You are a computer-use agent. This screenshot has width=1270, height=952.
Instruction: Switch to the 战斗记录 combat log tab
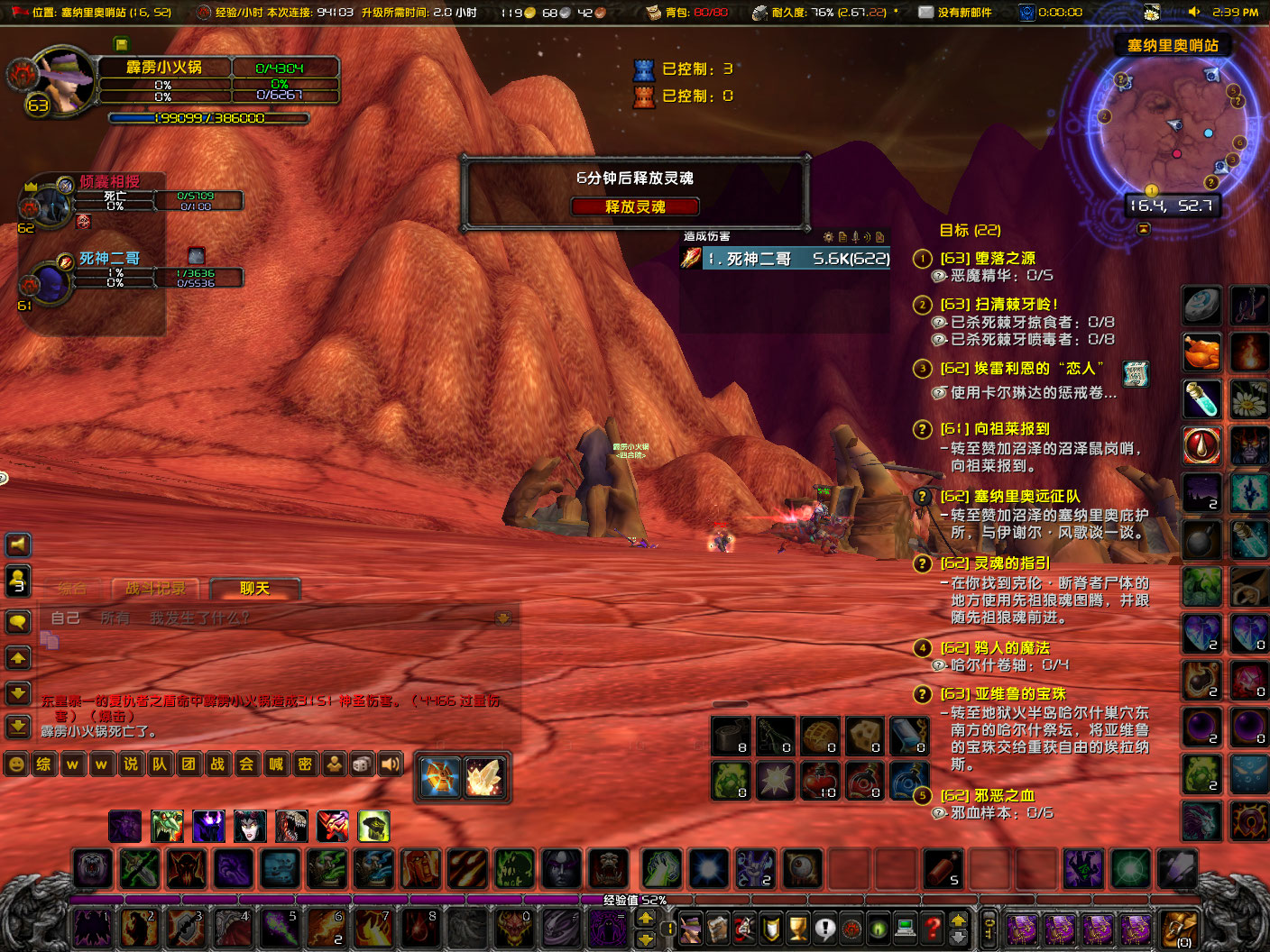155,589
